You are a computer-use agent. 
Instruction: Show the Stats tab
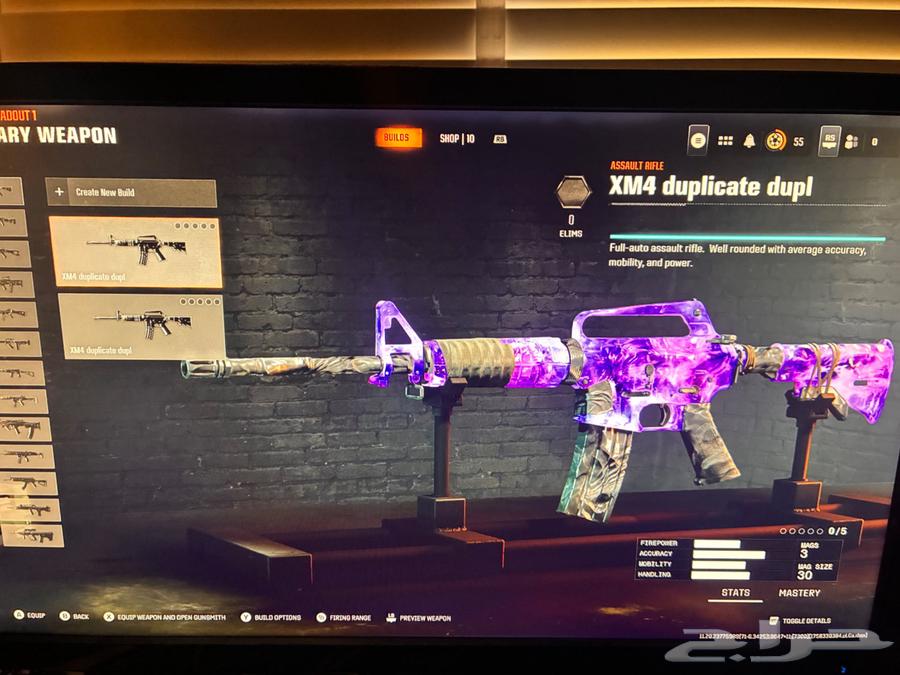pos(735,594)
